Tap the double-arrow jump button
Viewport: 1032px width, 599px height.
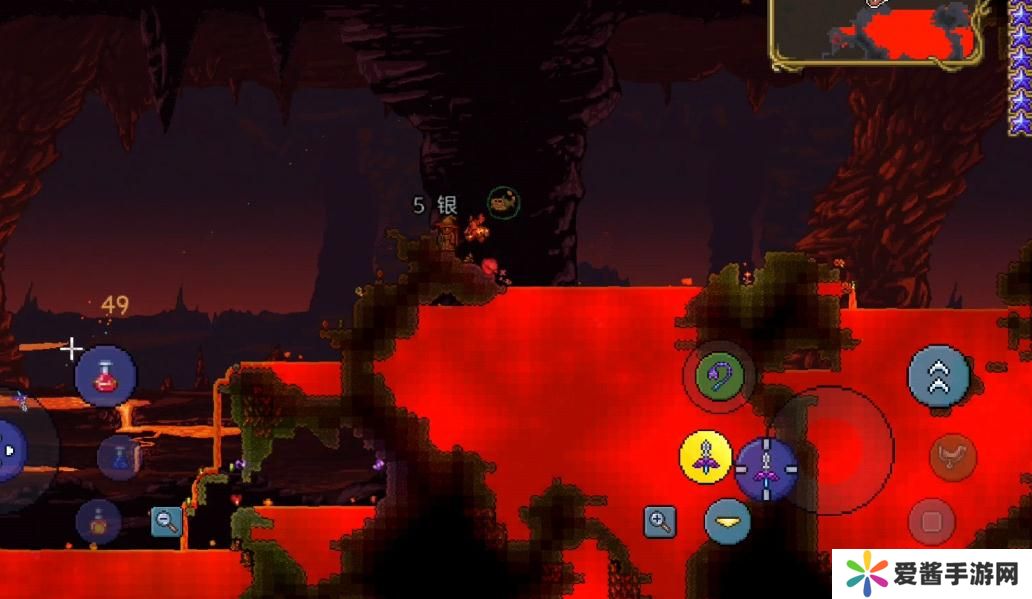coord(938,376)
